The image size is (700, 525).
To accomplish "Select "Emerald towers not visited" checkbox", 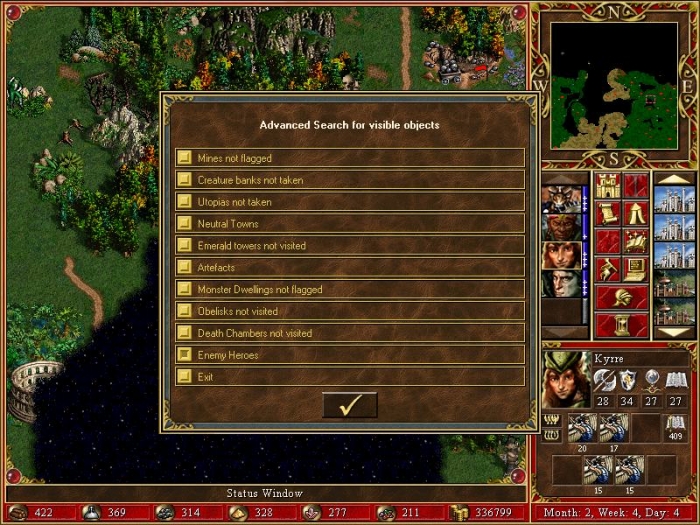I will (184, 246).
